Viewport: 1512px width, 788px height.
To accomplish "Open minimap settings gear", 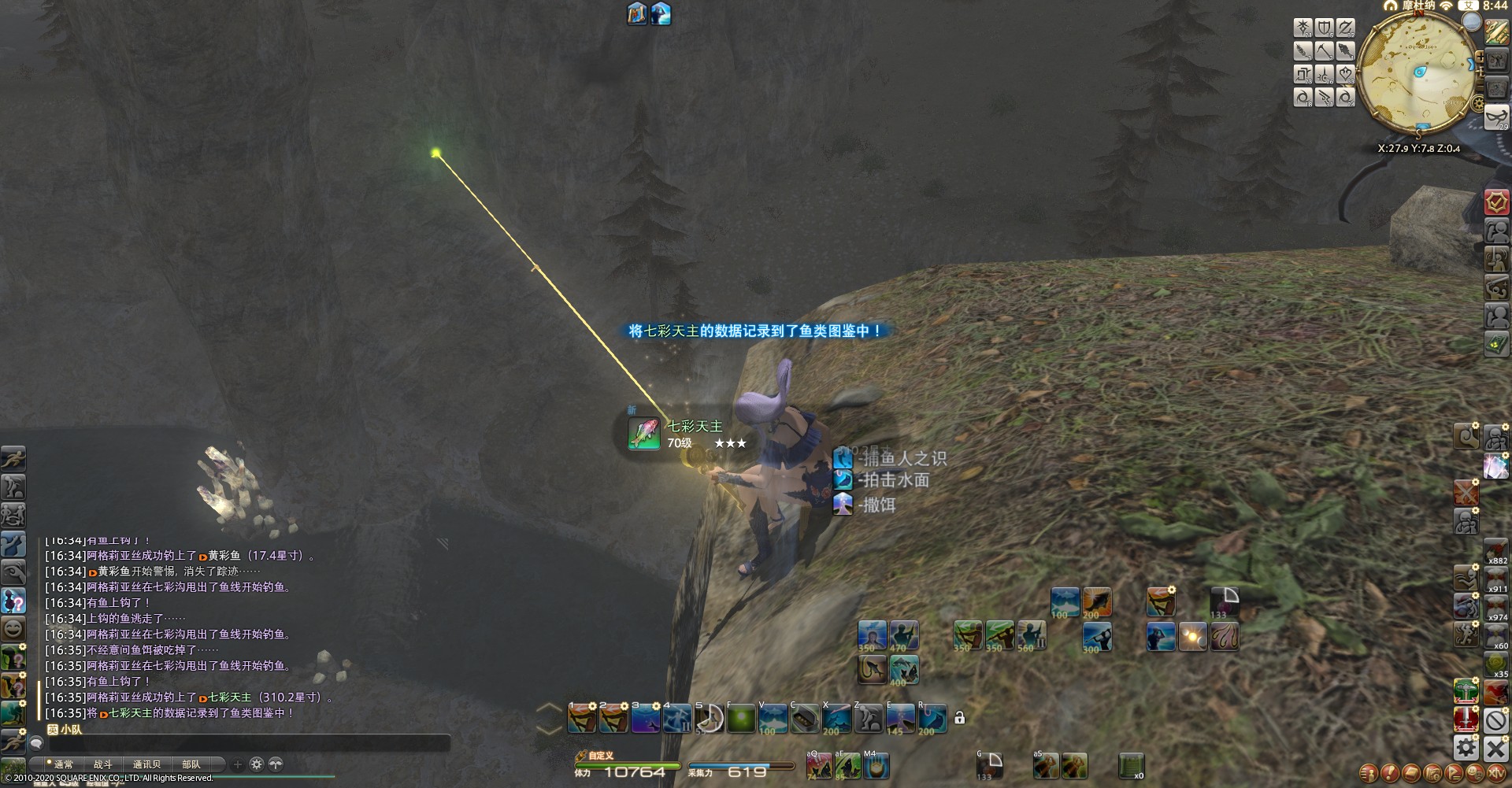I will (x=1478, y=103).
